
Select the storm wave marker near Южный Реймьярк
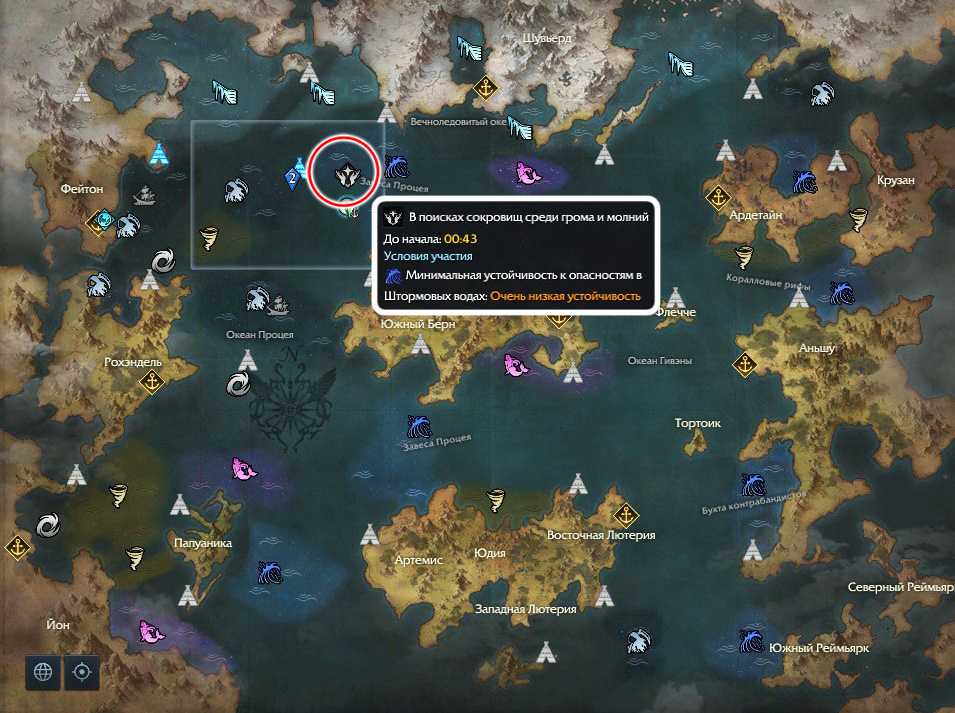751,638
